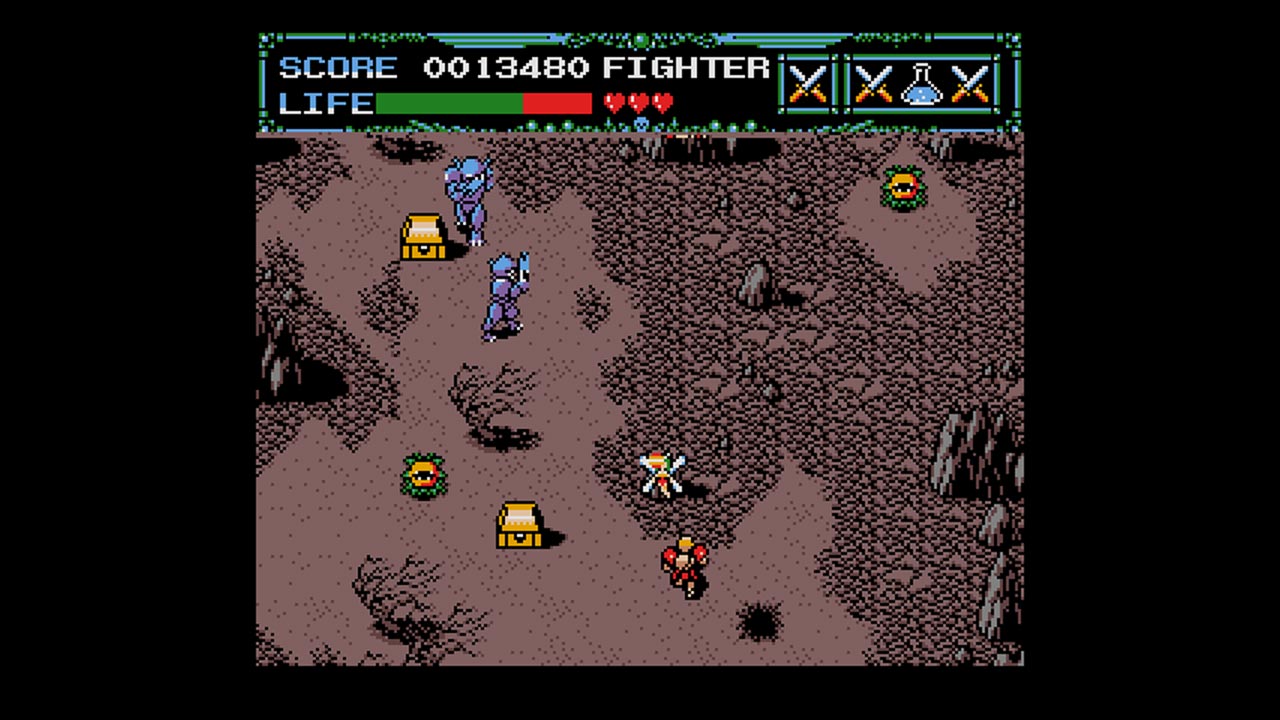The width and height of the screenshot is (1280, 720).
Task: Select the SCORE label
Action: [x=337, y=67]
